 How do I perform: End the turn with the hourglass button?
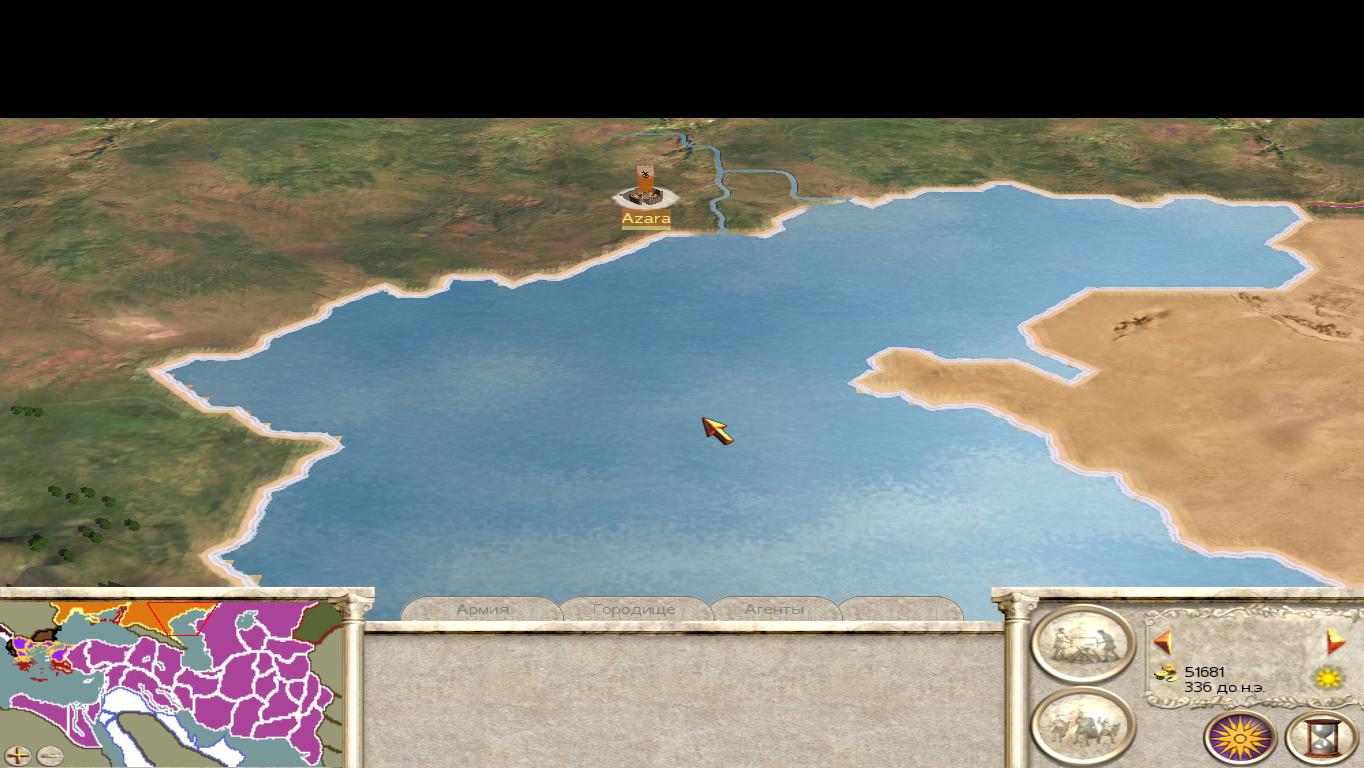tap(1322, 738)
